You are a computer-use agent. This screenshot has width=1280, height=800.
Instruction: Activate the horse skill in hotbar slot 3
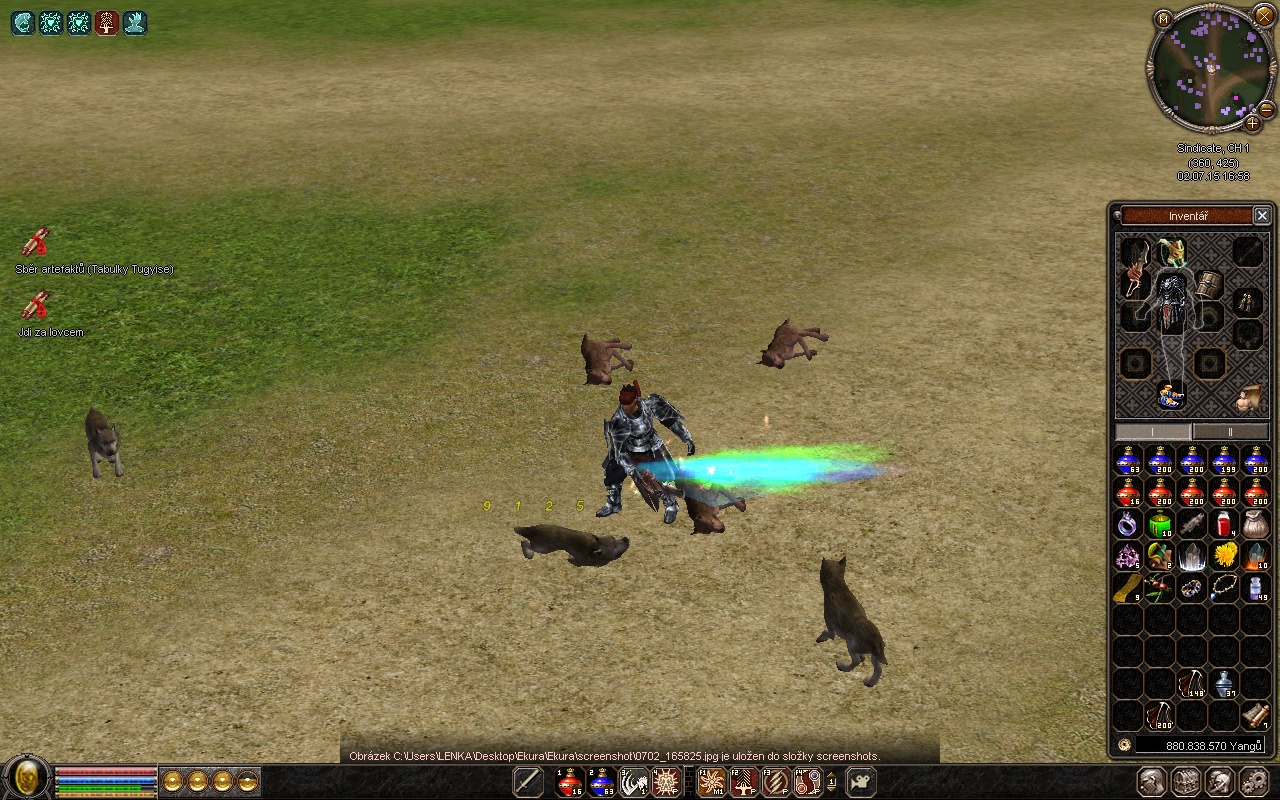(634, 782)
